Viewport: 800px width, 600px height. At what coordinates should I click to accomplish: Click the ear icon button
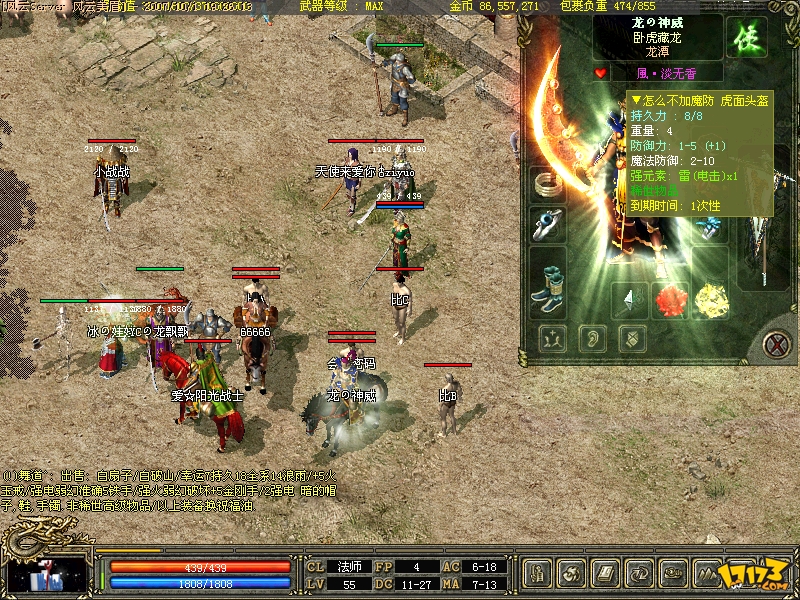591,339
